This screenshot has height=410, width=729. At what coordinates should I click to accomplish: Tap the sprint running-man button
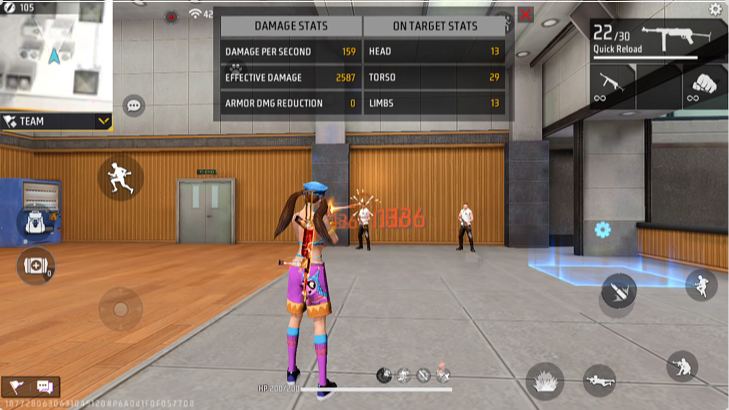119,177
